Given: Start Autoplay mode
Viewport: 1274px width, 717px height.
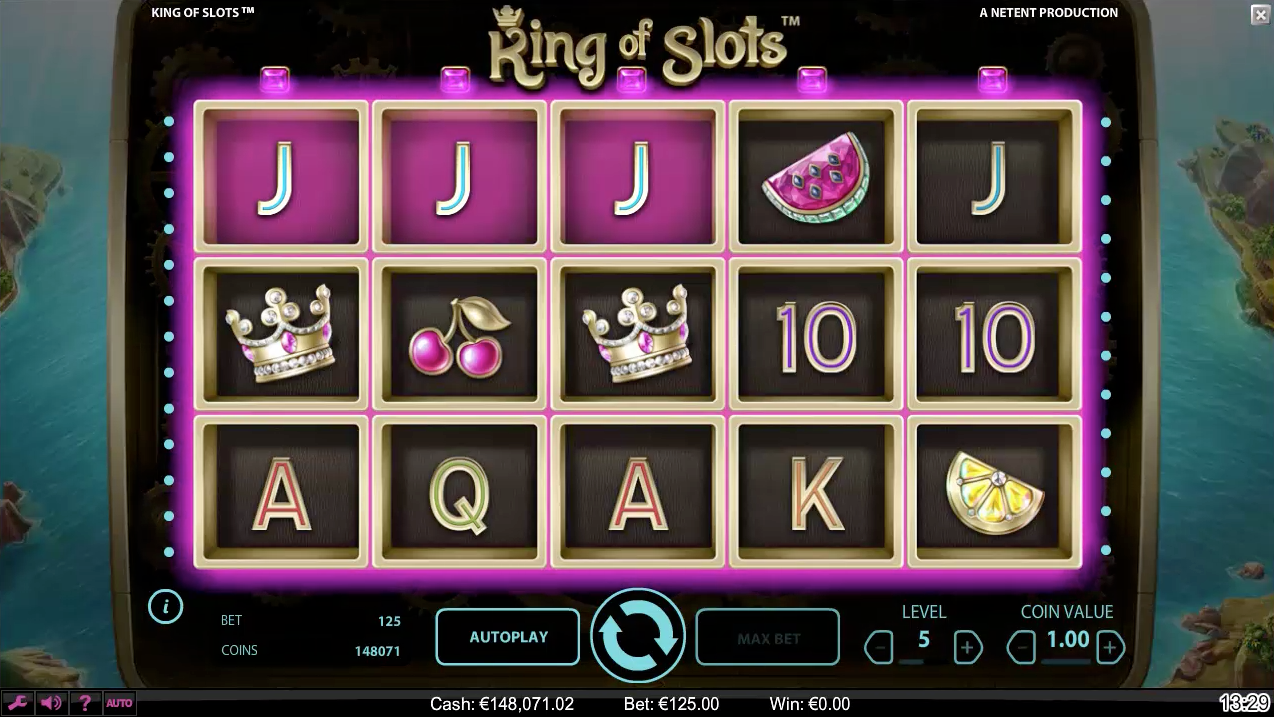Looking at the screenshot, I should coord(508,637).
